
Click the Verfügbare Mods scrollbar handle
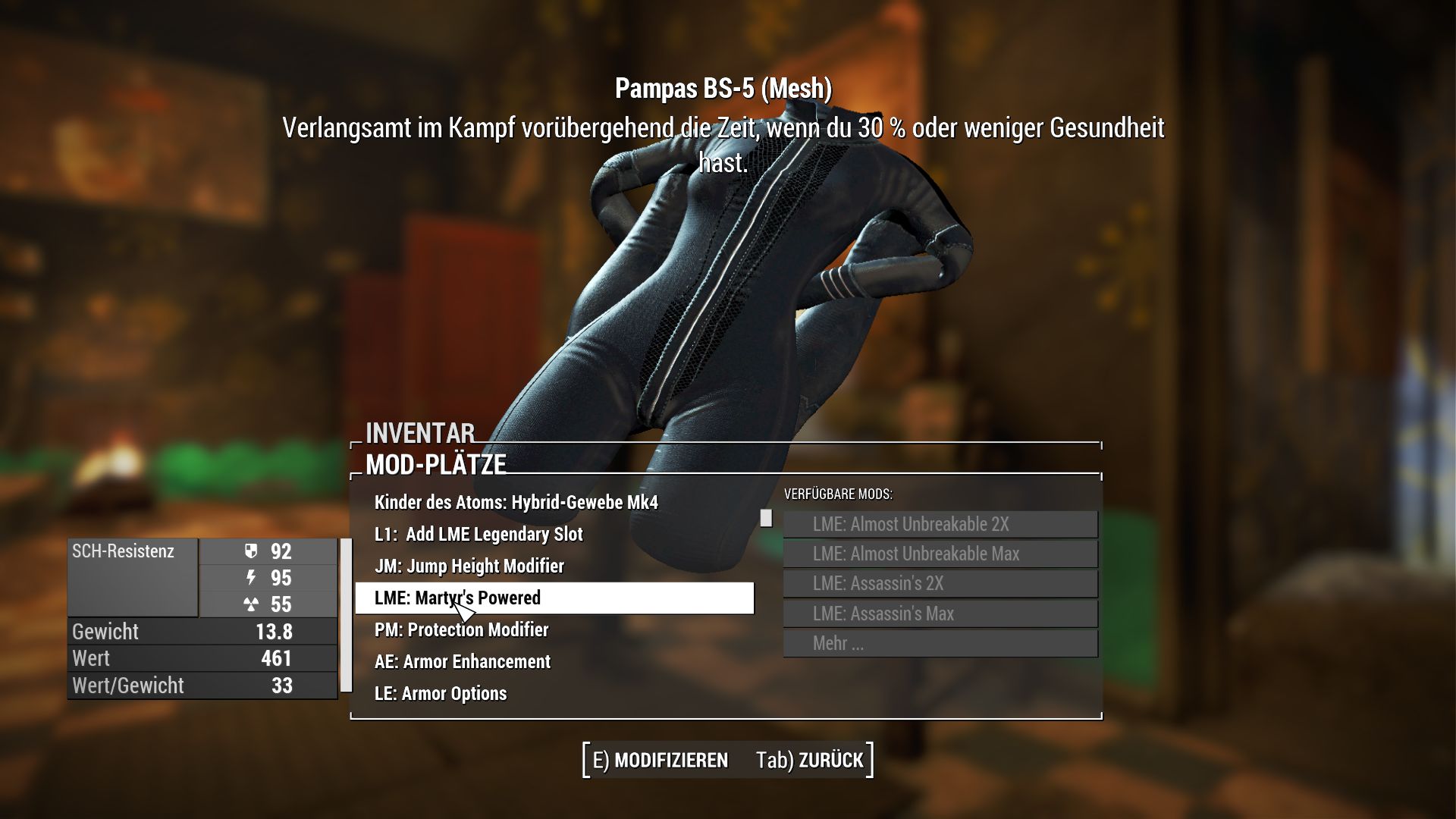(766, 519)
